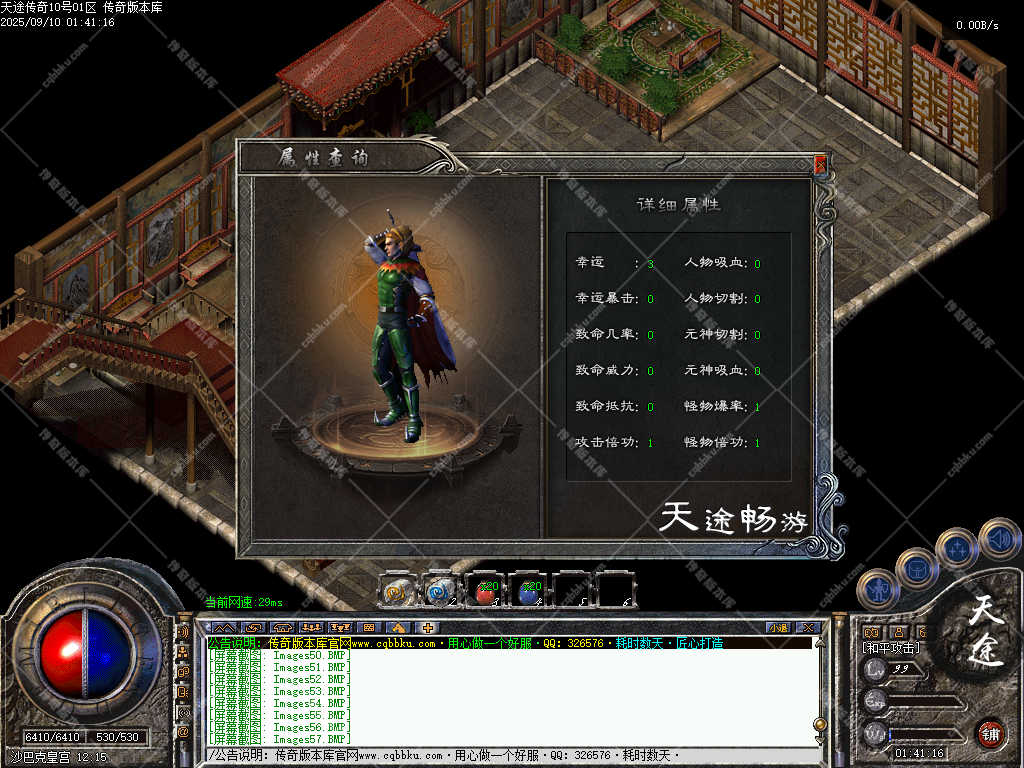This screenshot has width=1024, height=768.
Task: Open the bag round button
Action: (916, 568)
